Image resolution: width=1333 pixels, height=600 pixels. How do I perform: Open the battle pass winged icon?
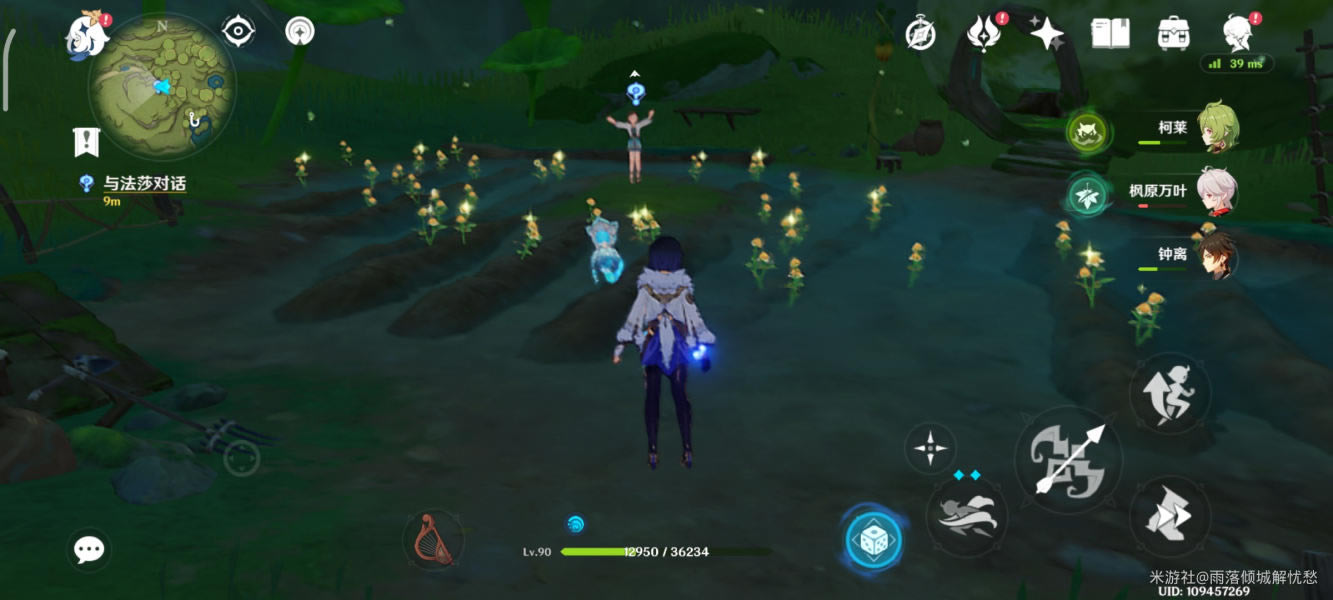(984, 34)
